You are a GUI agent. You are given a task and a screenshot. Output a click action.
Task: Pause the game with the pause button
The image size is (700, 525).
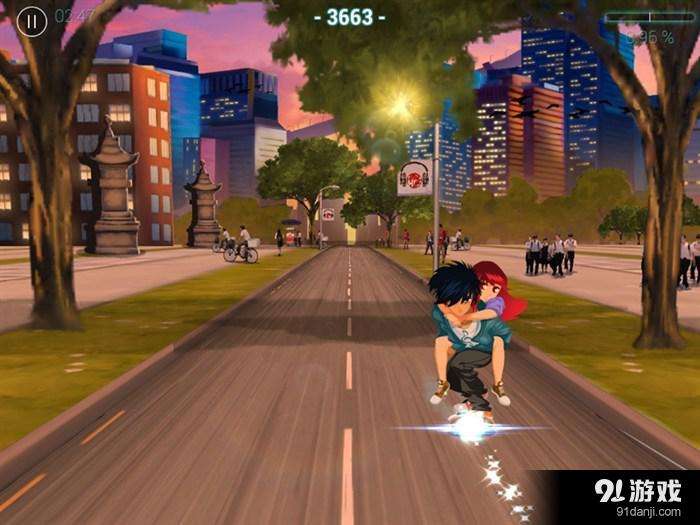32,21
